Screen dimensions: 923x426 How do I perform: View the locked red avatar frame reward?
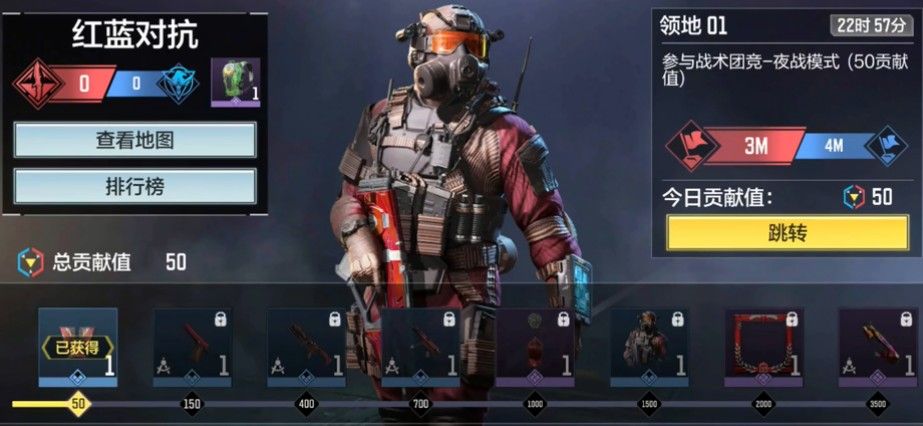pos(764,347)
